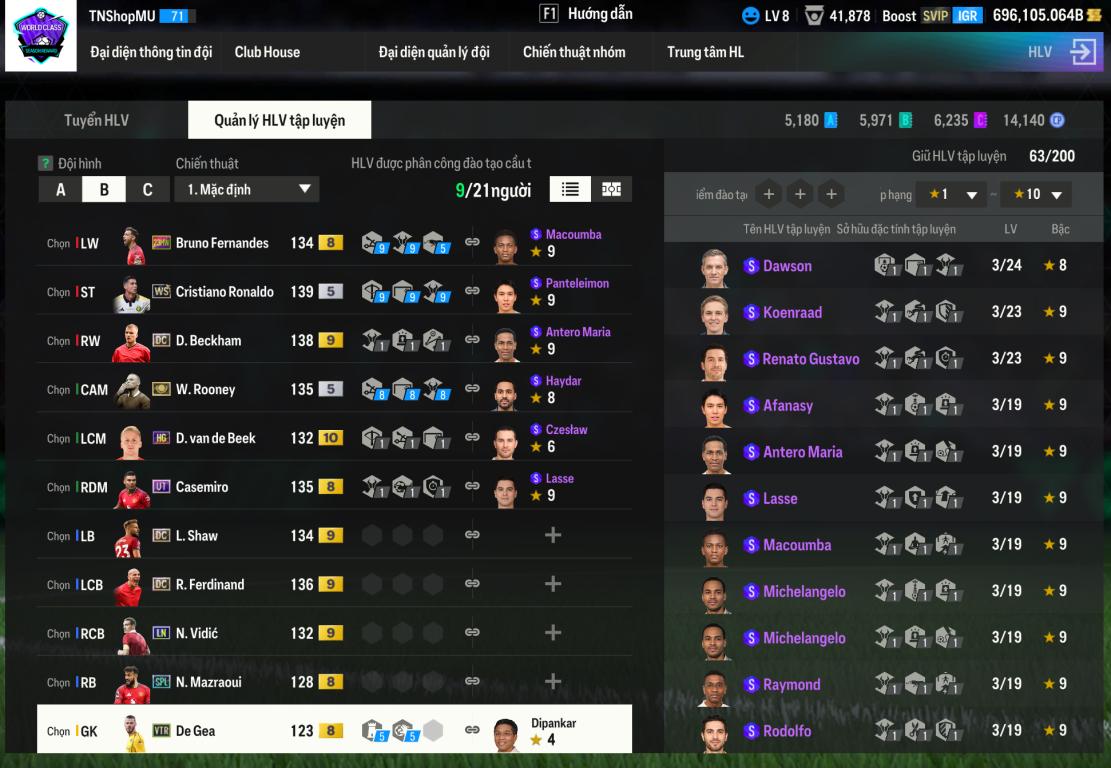Open the Club House menu
This screenshot has height=768, width=1111.
(x=267, y=52)
